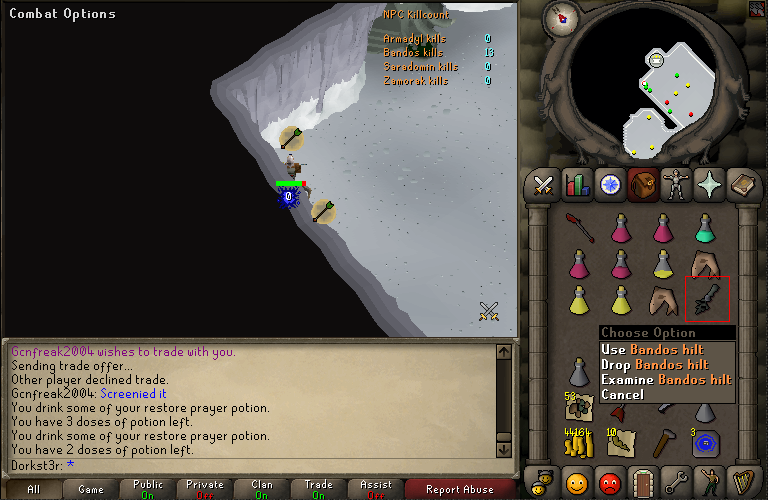Switch to the Magic spellbook tab
The height and width of the screenshot is (500, 768).
tap(741, 185)
